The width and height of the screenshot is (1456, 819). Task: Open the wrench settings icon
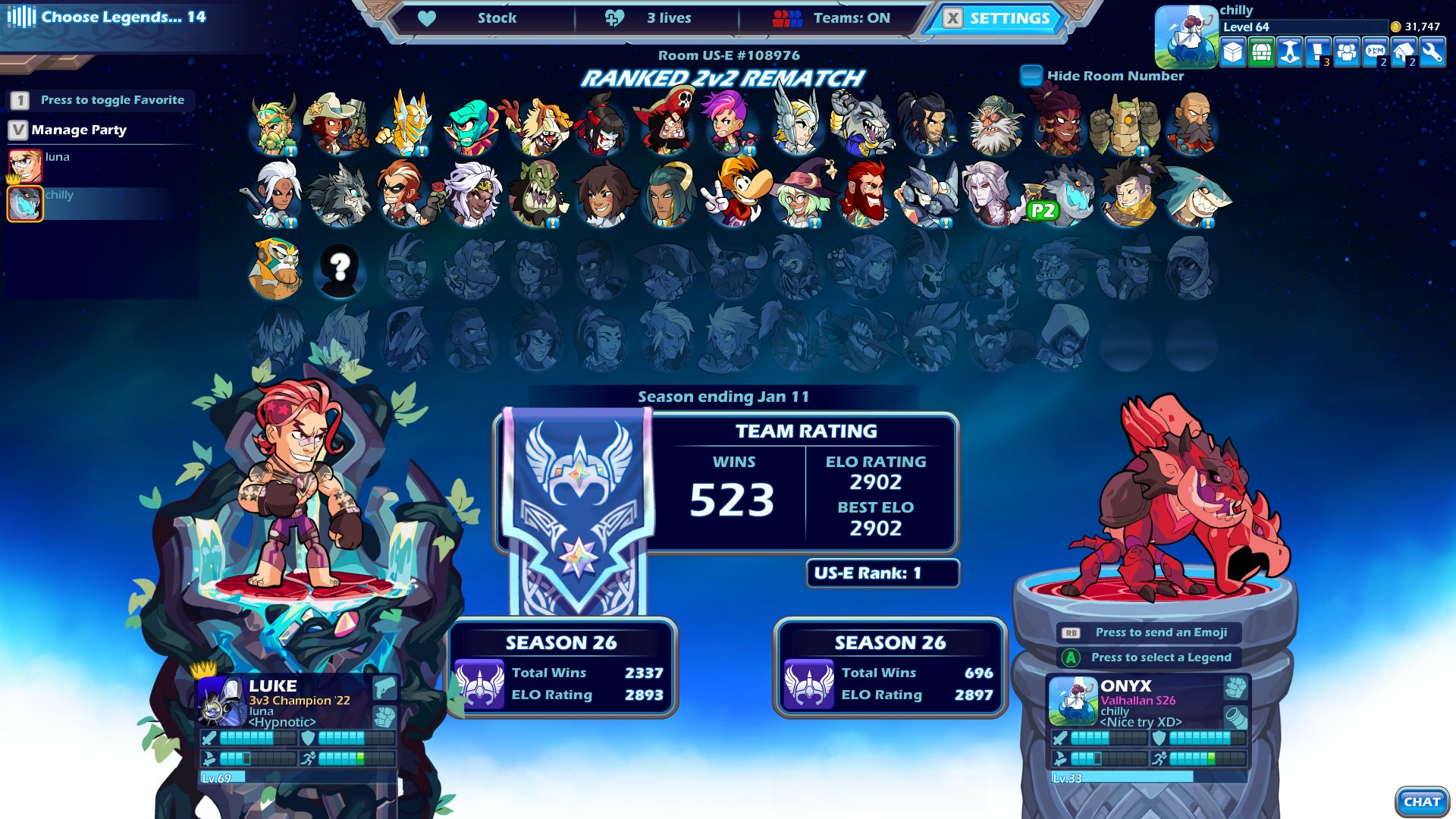(1432, 53)
